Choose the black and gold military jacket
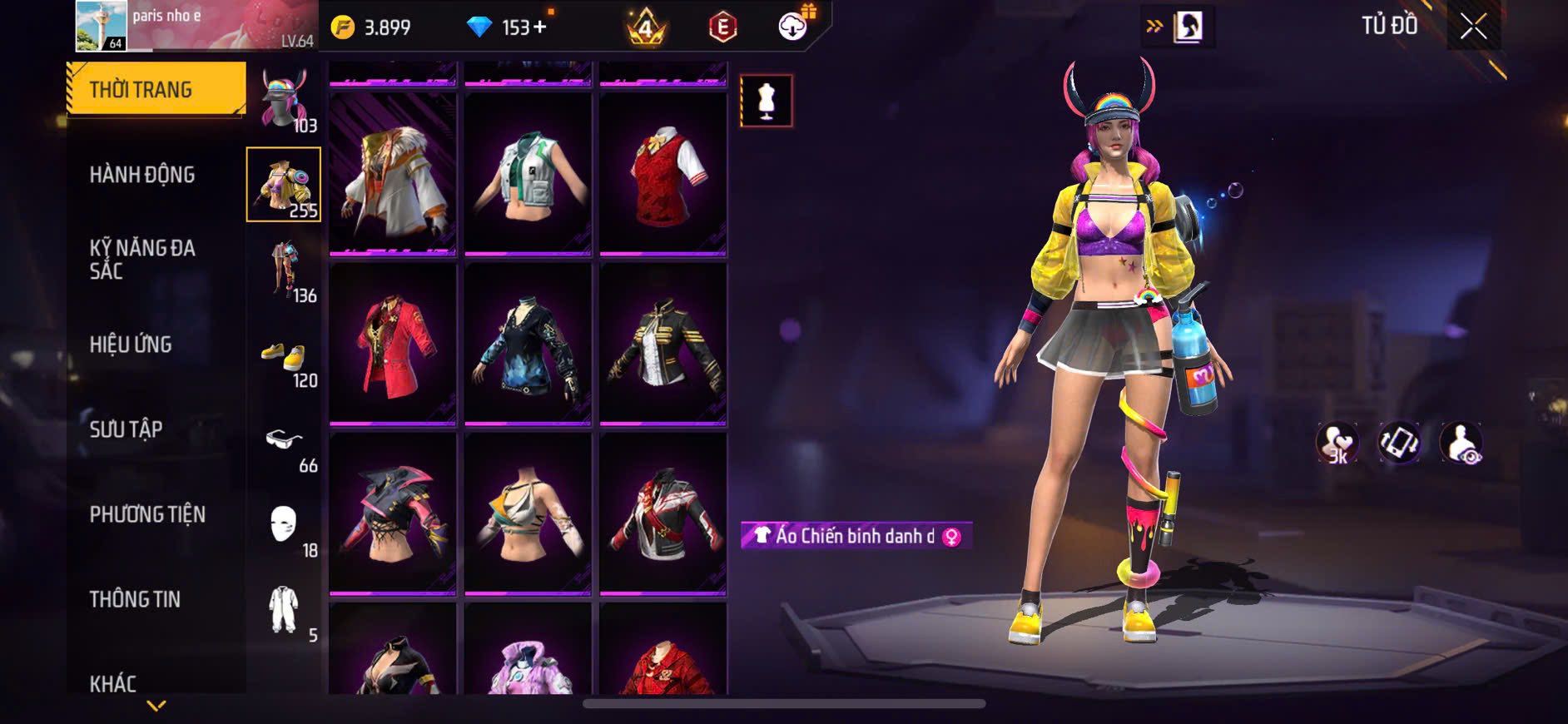Image resolution: width=1568 pixels, height=724 pixels. pos(662,343)
